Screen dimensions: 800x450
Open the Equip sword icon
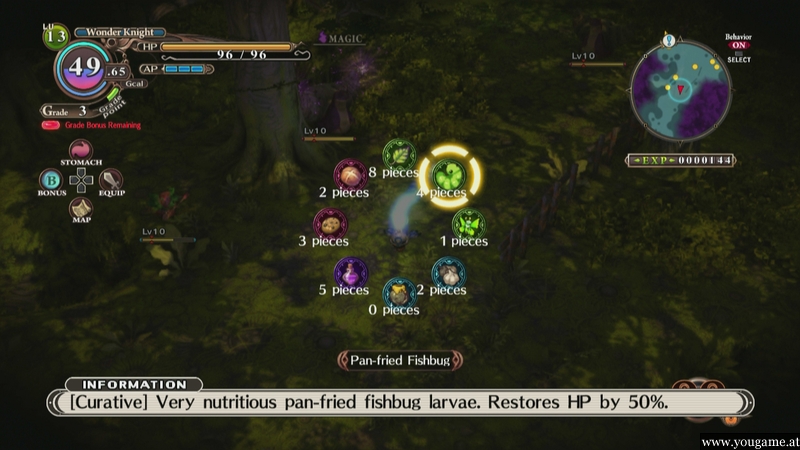pos(111,180)
